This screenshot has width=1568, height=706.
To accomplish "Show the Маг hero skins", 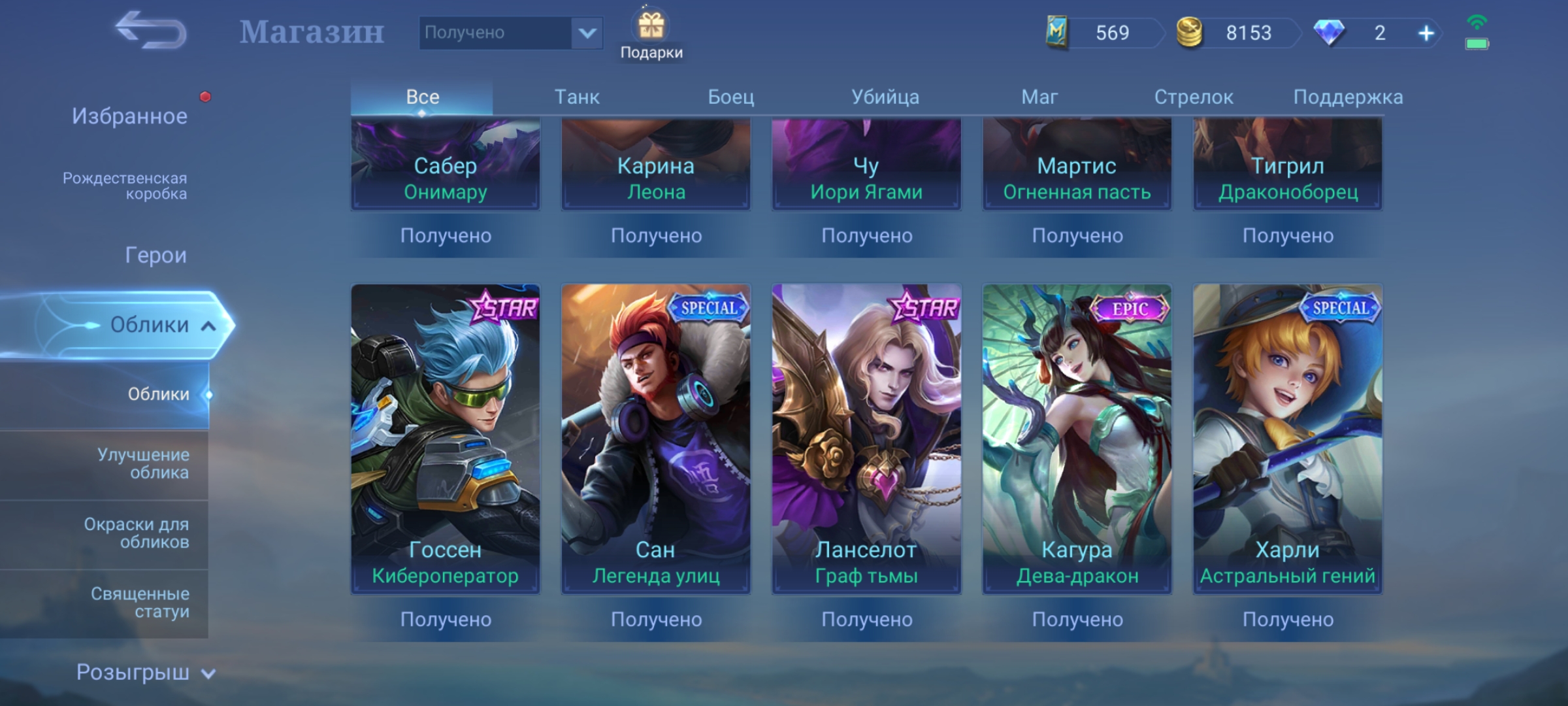I will pyautogui.click(x=1039, y=97).
